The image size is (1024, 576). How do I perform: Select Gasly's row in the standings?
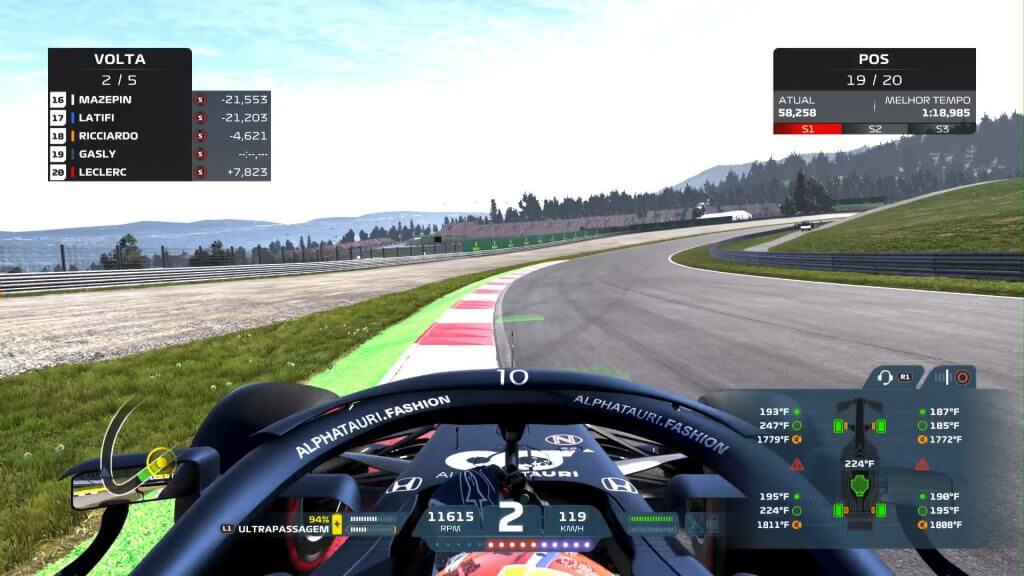[x=120, y=154]
